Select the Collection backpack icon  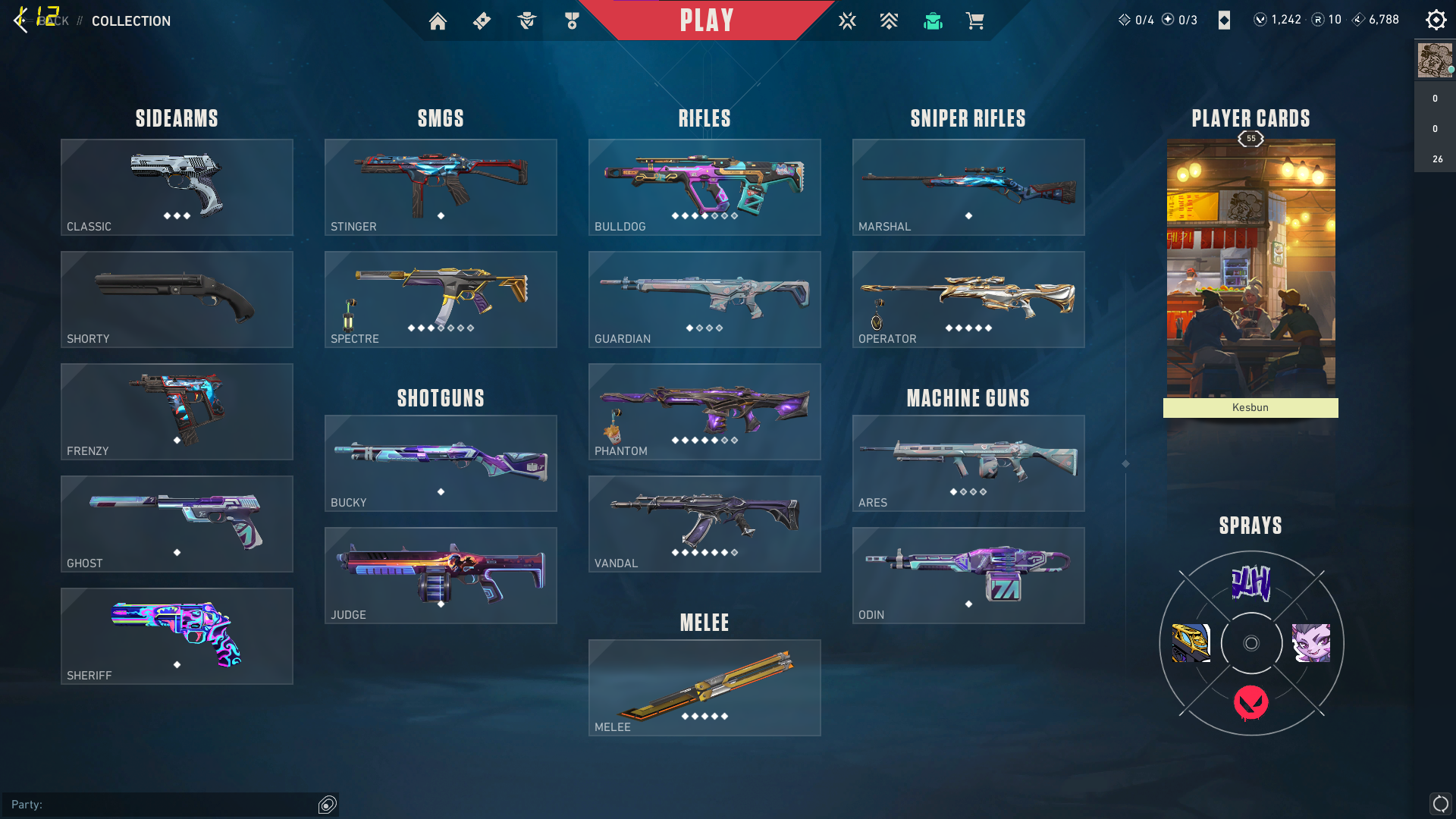933,20
